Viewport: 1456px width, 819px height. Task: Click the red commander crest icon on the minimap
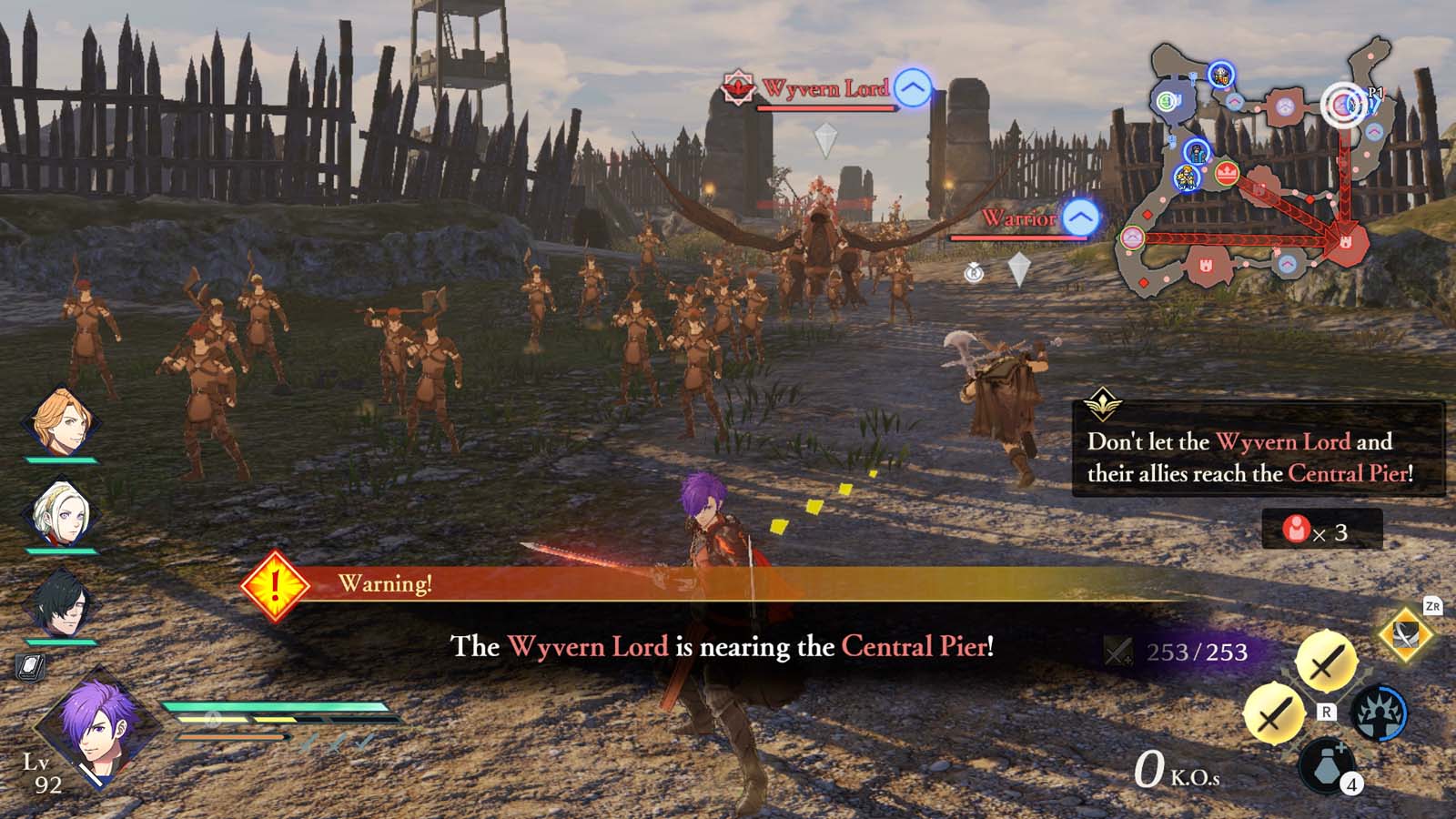pos(1226,172)
